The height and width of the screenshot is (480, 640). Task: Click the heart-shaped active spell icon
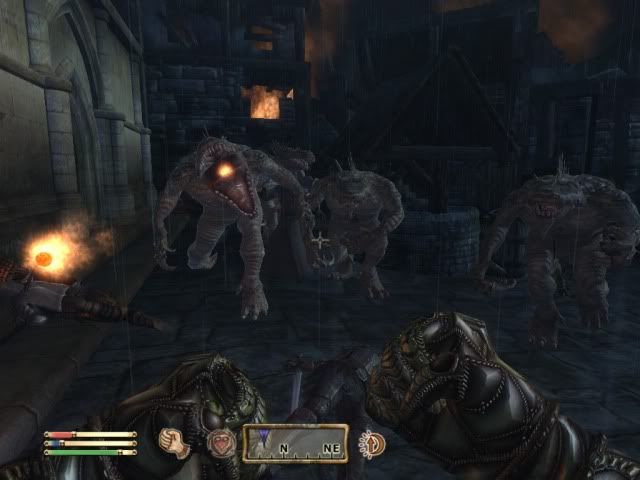(219, 442)
